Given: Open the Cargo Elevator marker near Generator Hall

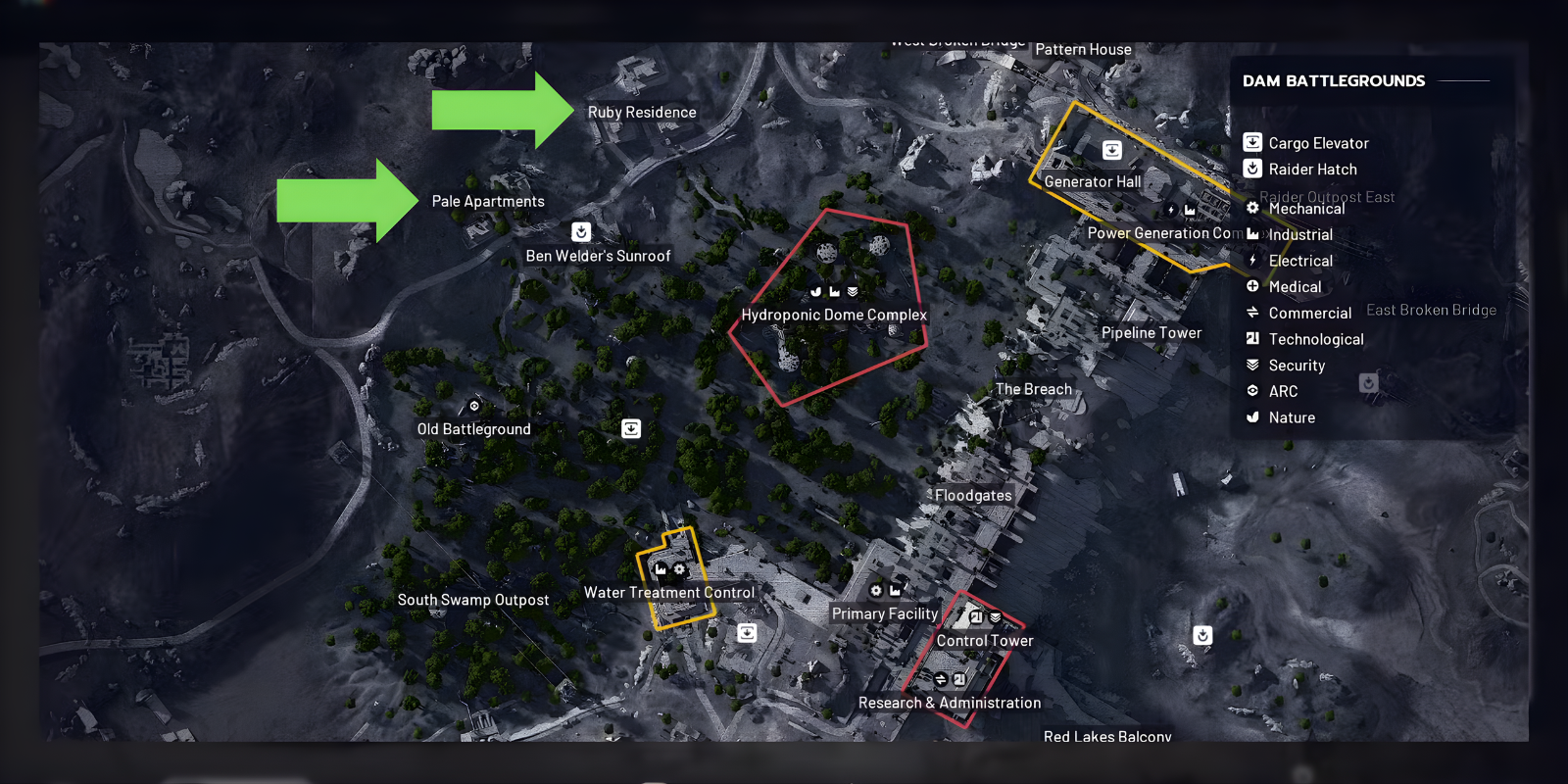Looking at the screenshot, I should 1112,149.
